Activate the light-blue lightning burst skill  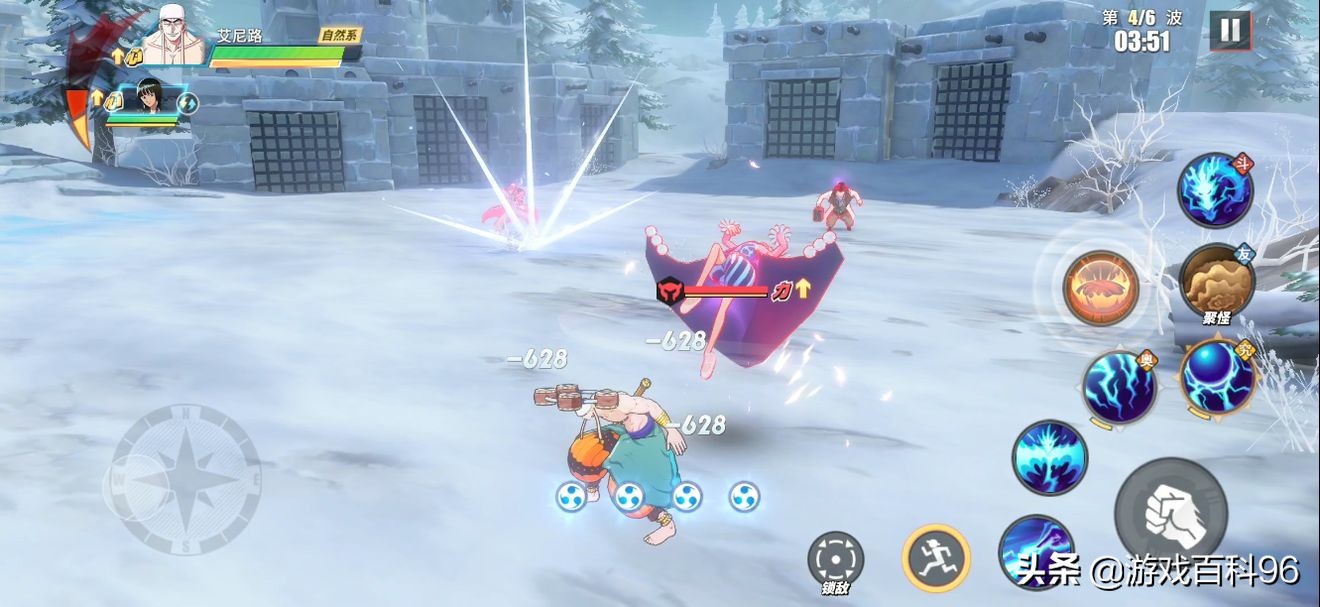click(x=1049, y=458)
